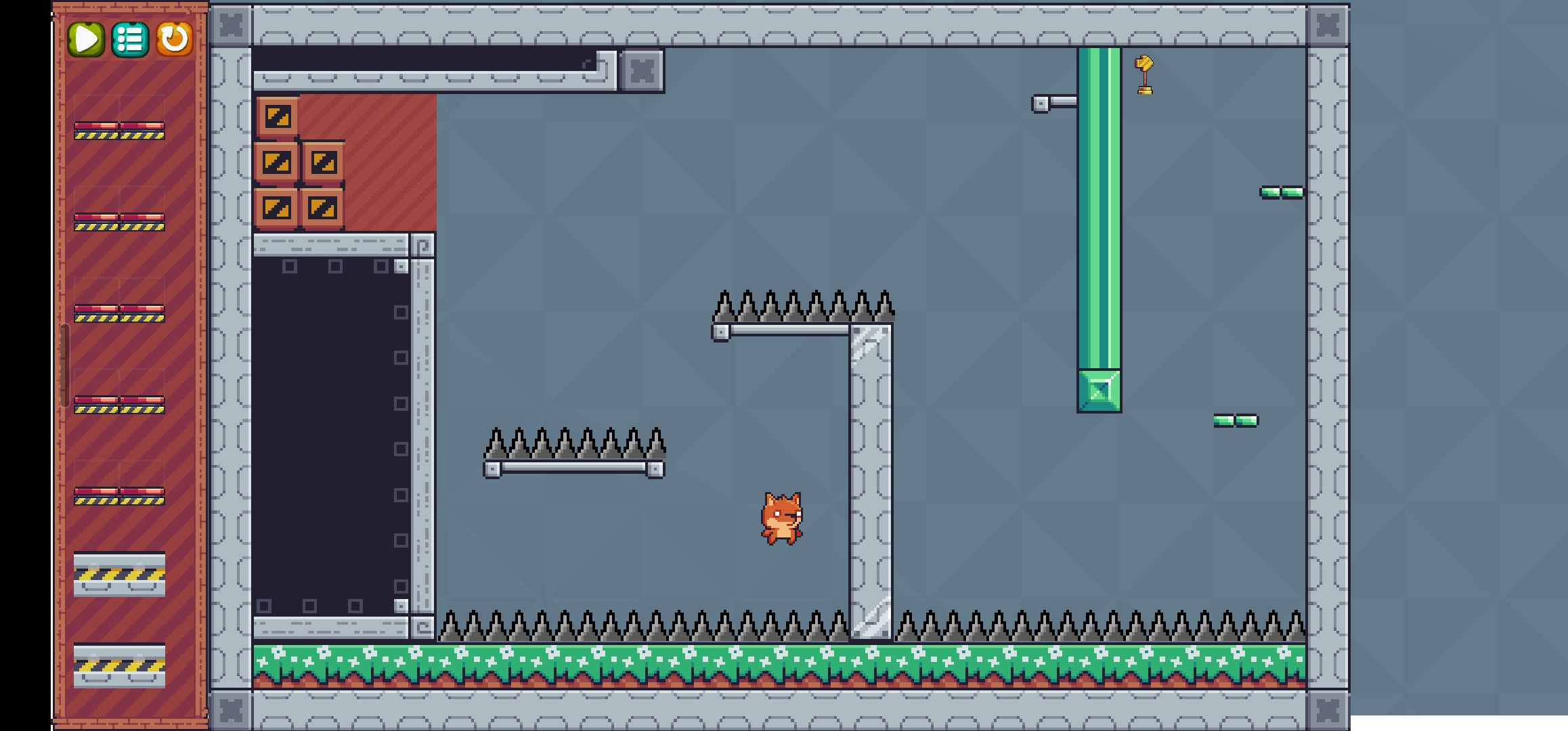This screenshot has height=731, width=1568.
Task: Select the fourth spike platform item
Action: [118, 406]
